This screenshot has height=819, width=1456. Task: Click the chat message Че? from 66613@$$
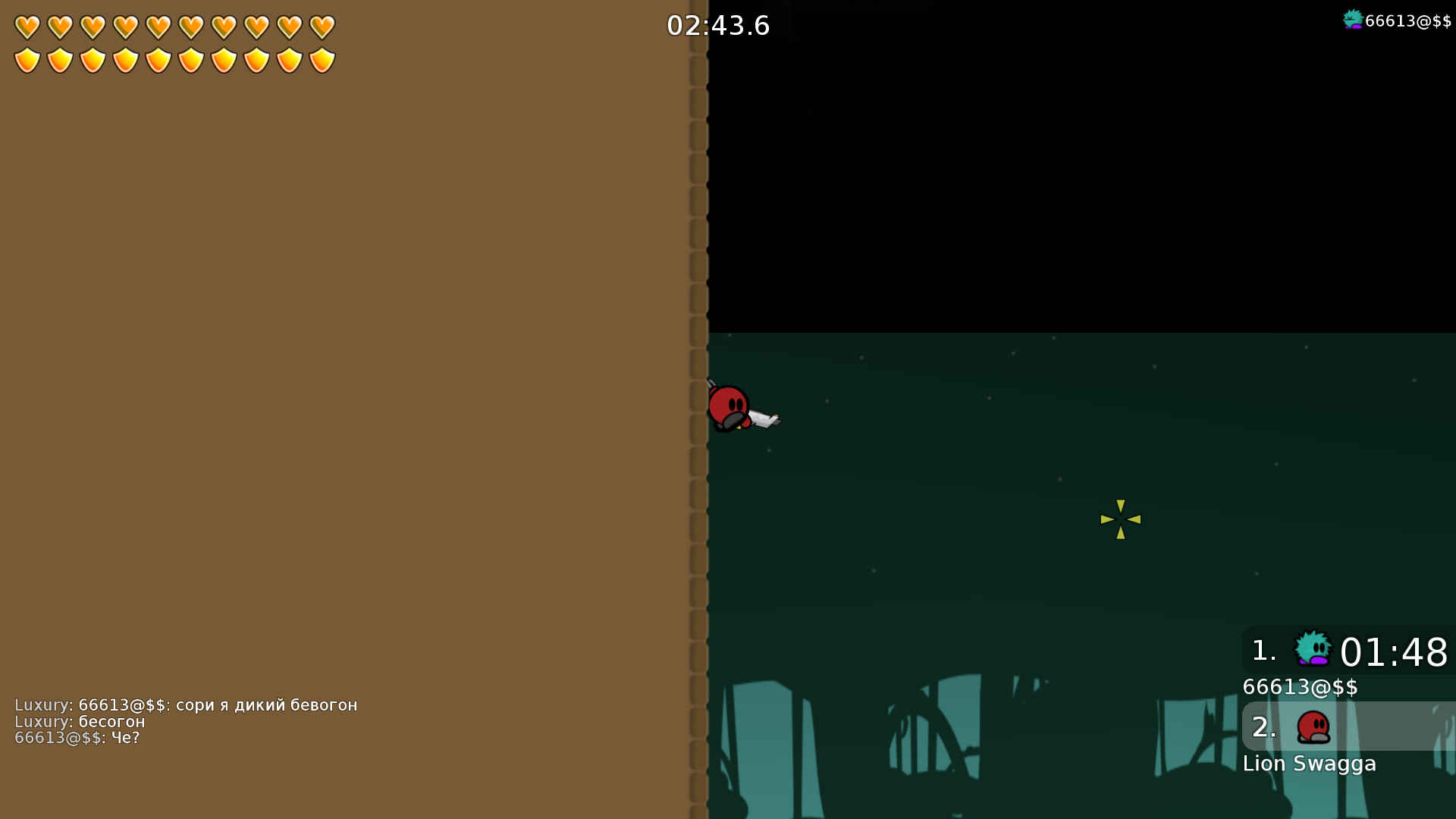pyautogui.click(x=78, y=737)
